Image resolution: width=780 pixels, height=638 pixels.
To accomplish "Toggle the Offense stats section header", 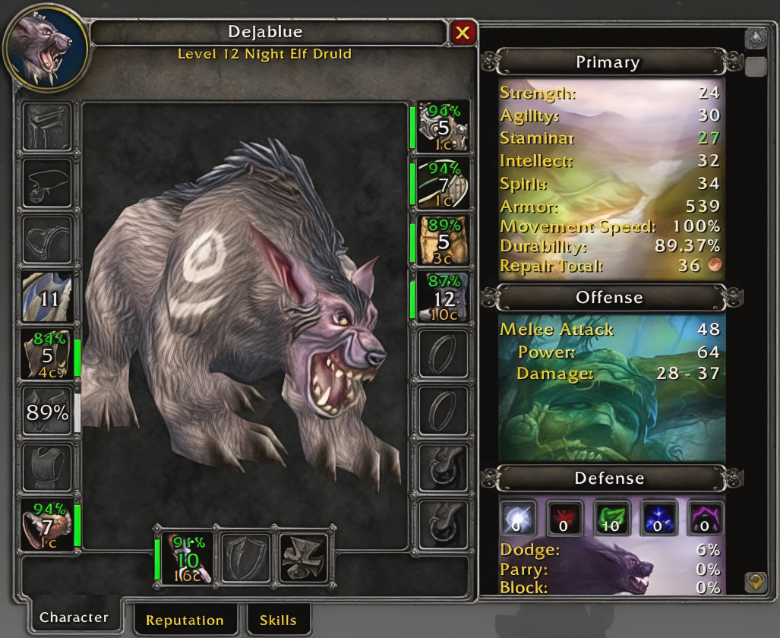I will coord(607,297).
